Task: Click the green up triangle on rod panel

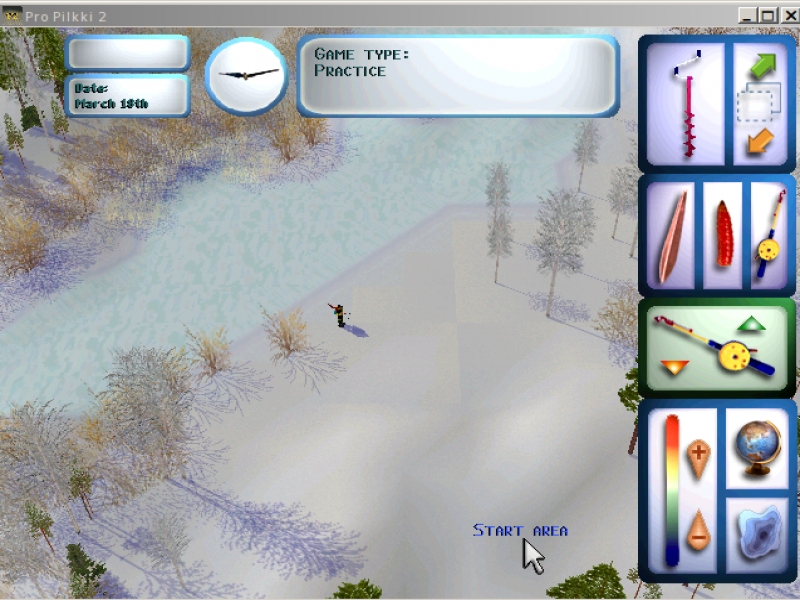Action: [750, 324]
